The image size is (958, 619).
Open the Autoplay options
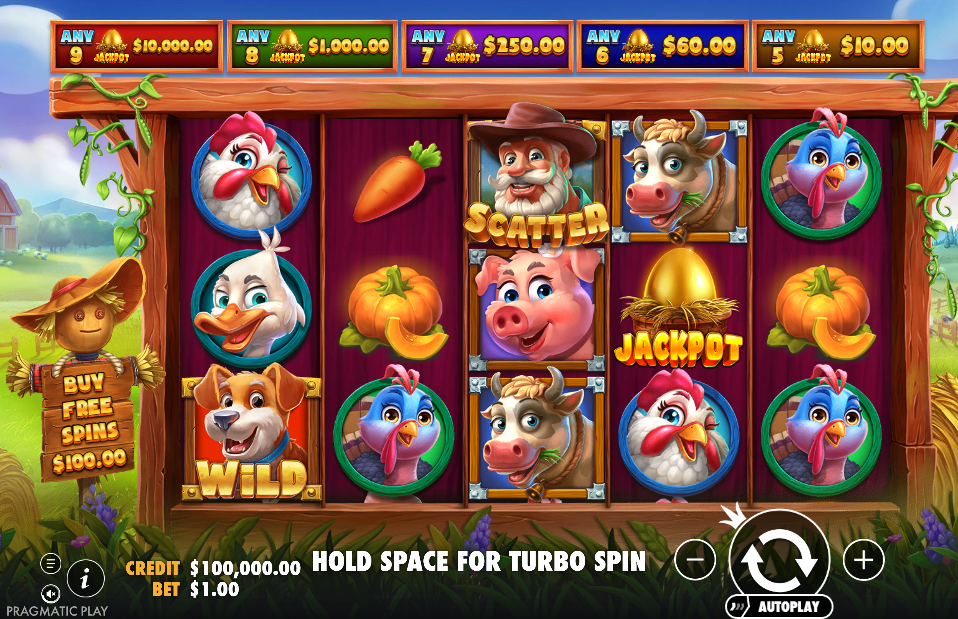coord(780,606)
